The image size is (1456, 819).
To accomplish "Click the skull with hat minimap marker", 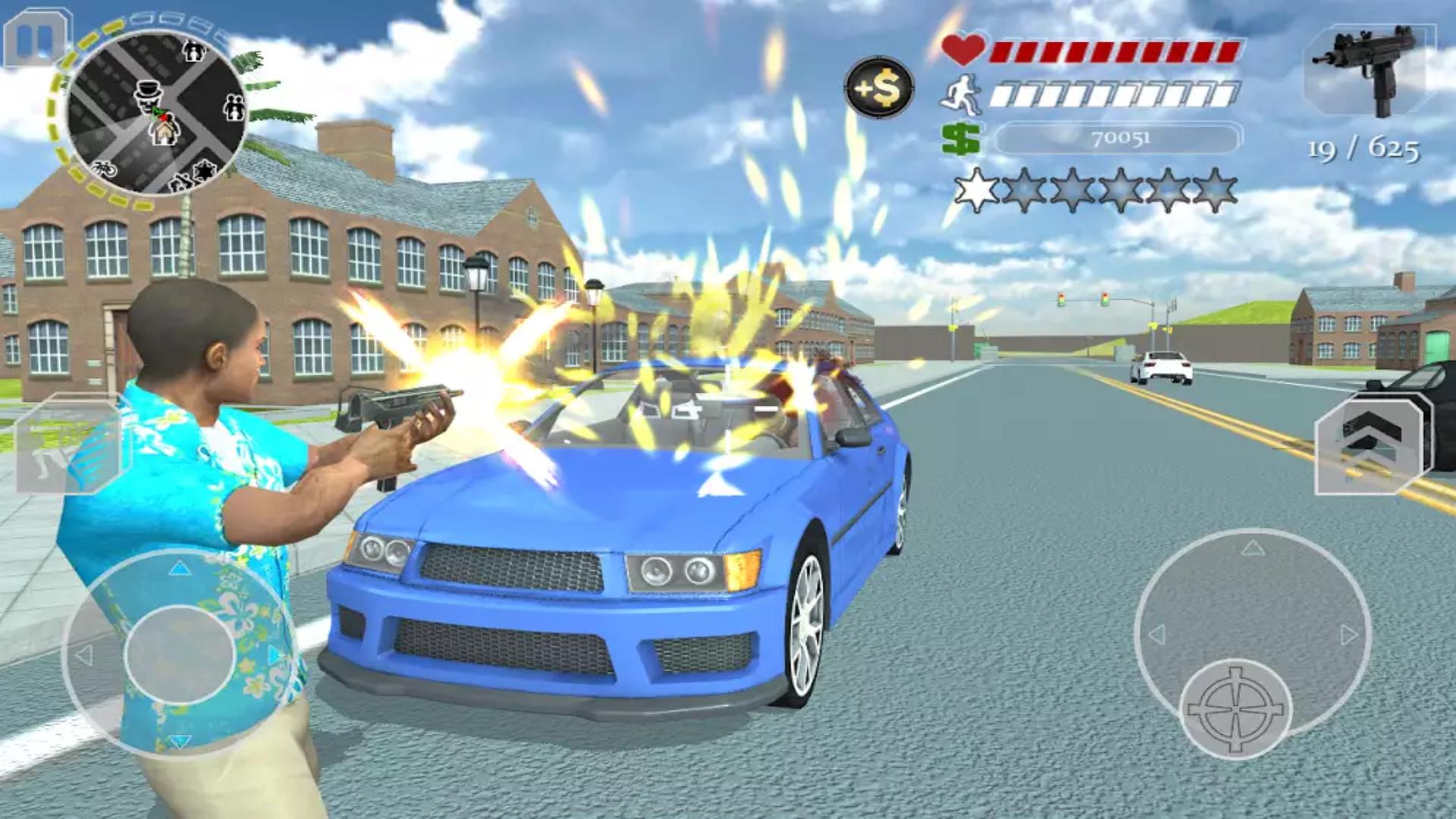I will point(148,96).
